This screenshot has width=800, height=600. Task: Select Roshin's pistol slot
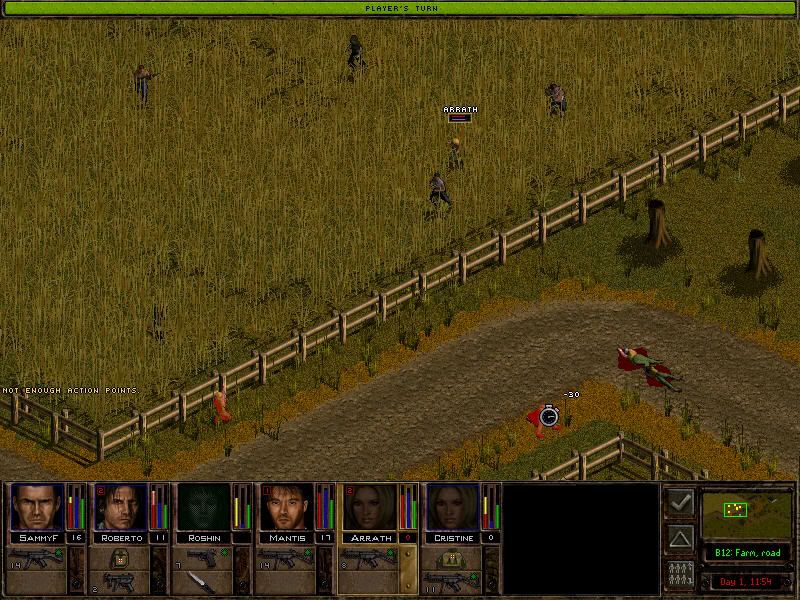pos(204,557)
